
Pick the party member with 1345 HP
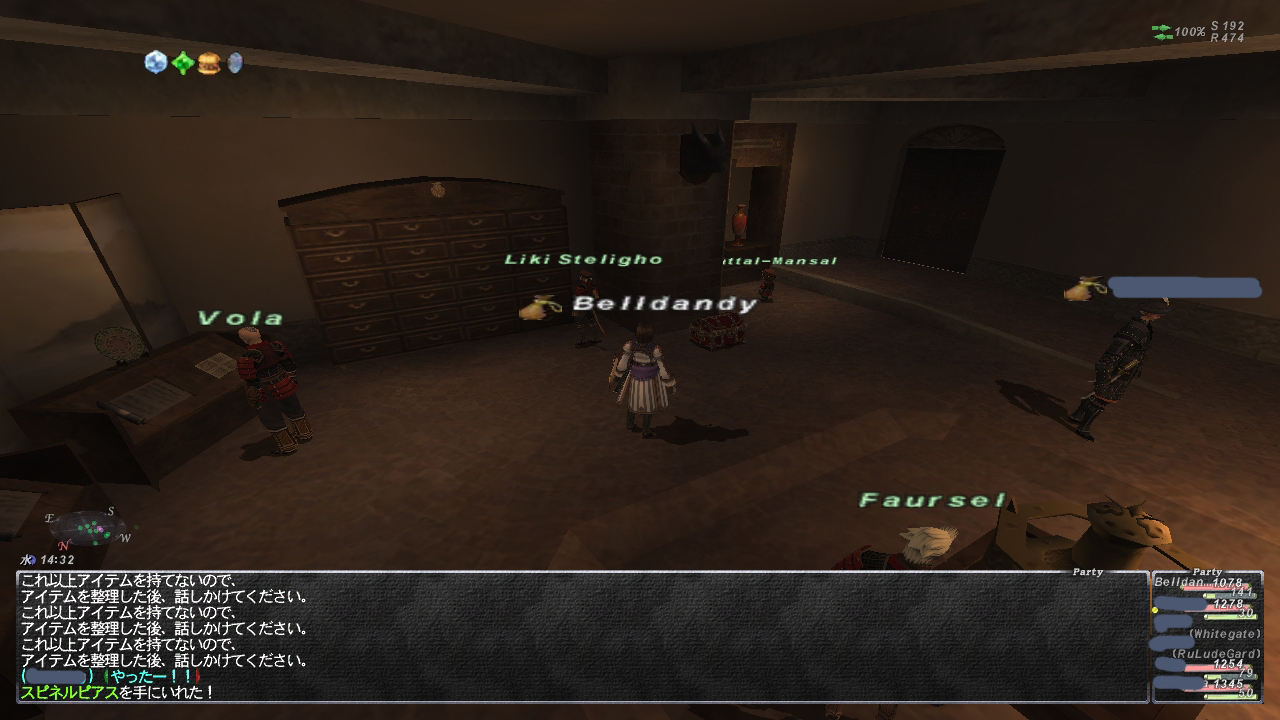coord(1207,688)
